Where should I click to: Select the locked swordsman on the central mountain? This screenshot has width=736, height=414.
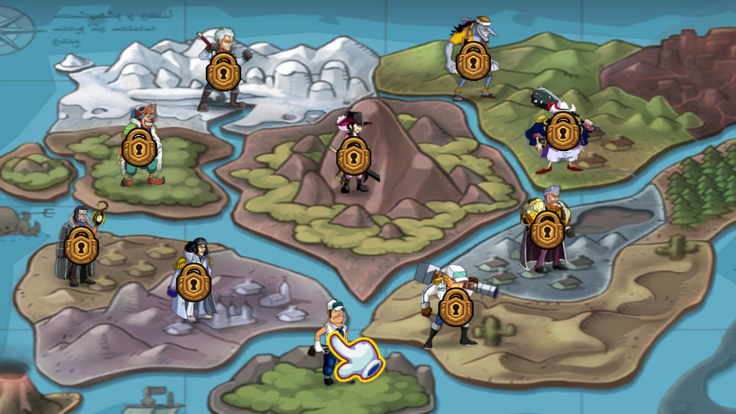352,155
